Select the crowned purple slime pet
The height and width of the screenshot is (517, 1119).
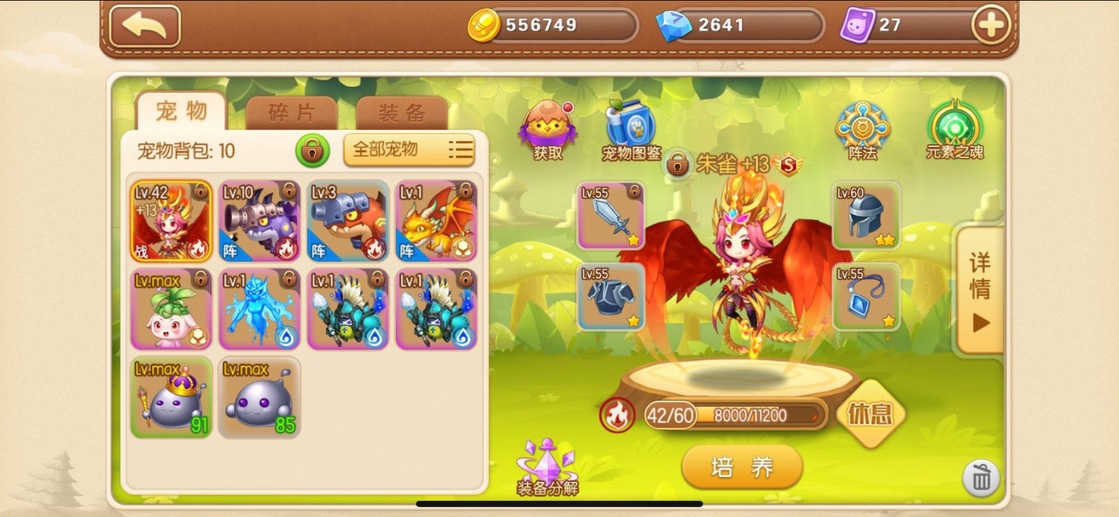tap(171, 396)
